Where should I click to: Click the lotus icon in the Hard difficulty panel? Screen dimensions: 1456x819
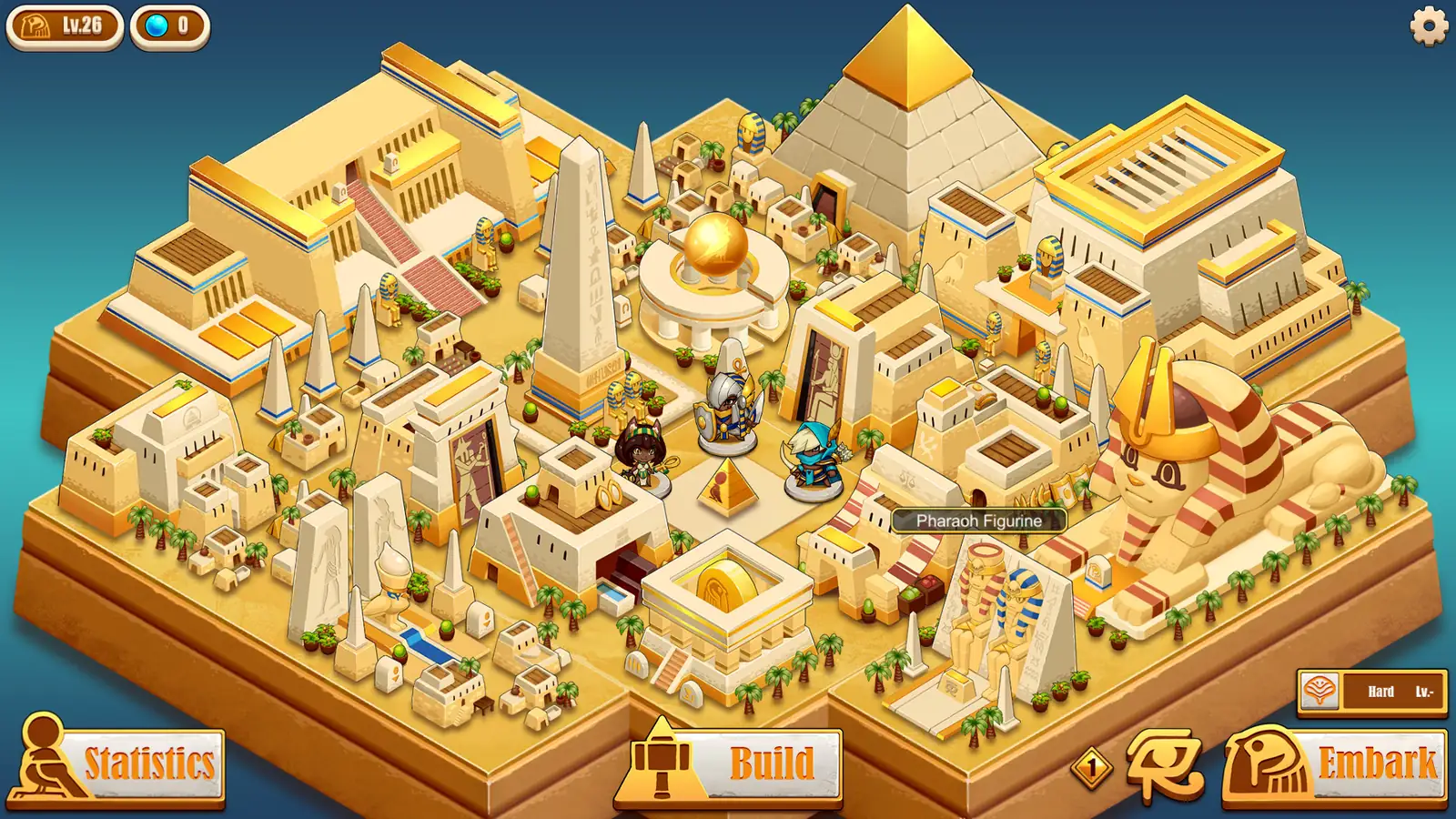pyautogui.click(x=1321, y=692)
